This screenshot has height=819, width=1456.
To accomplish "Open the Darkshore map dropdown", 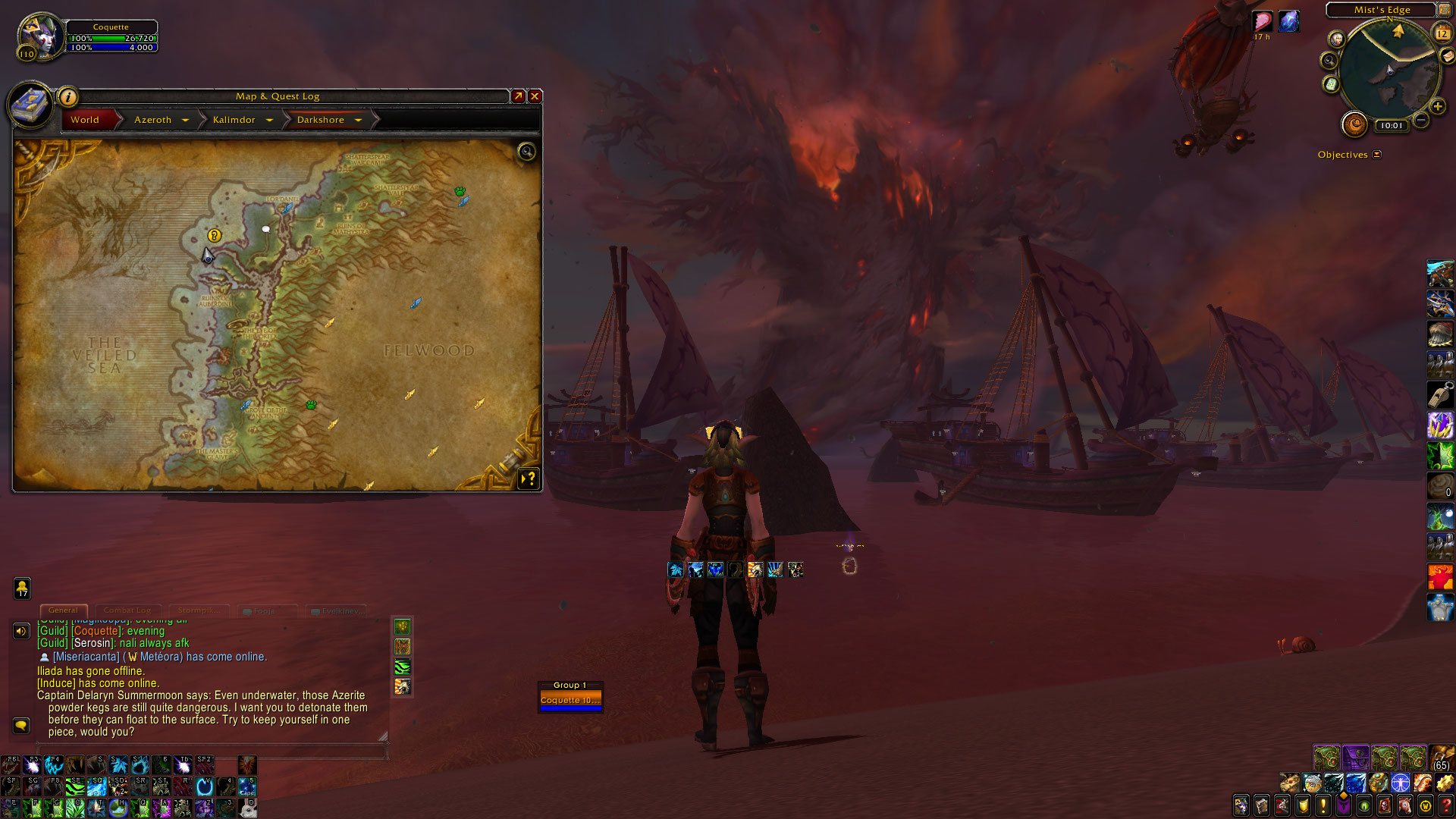I will coord(358,120).
